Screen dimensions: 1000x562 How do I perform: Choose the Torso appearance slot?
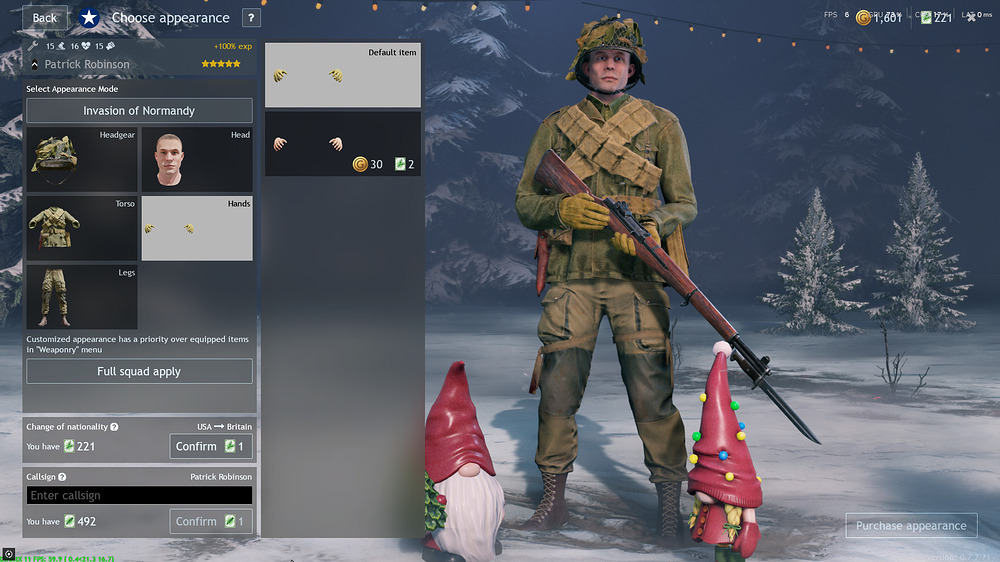[x=82, y=228]
